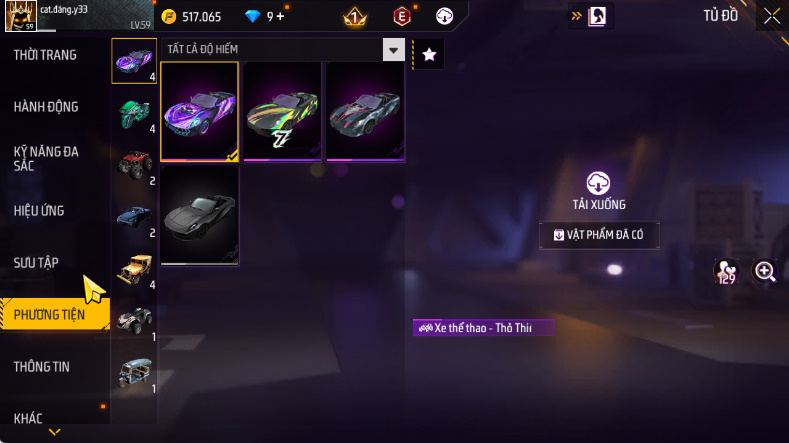Screen dimensions: 789x443
Task: Close the Tủ Đồ screen
Action: 772,15
